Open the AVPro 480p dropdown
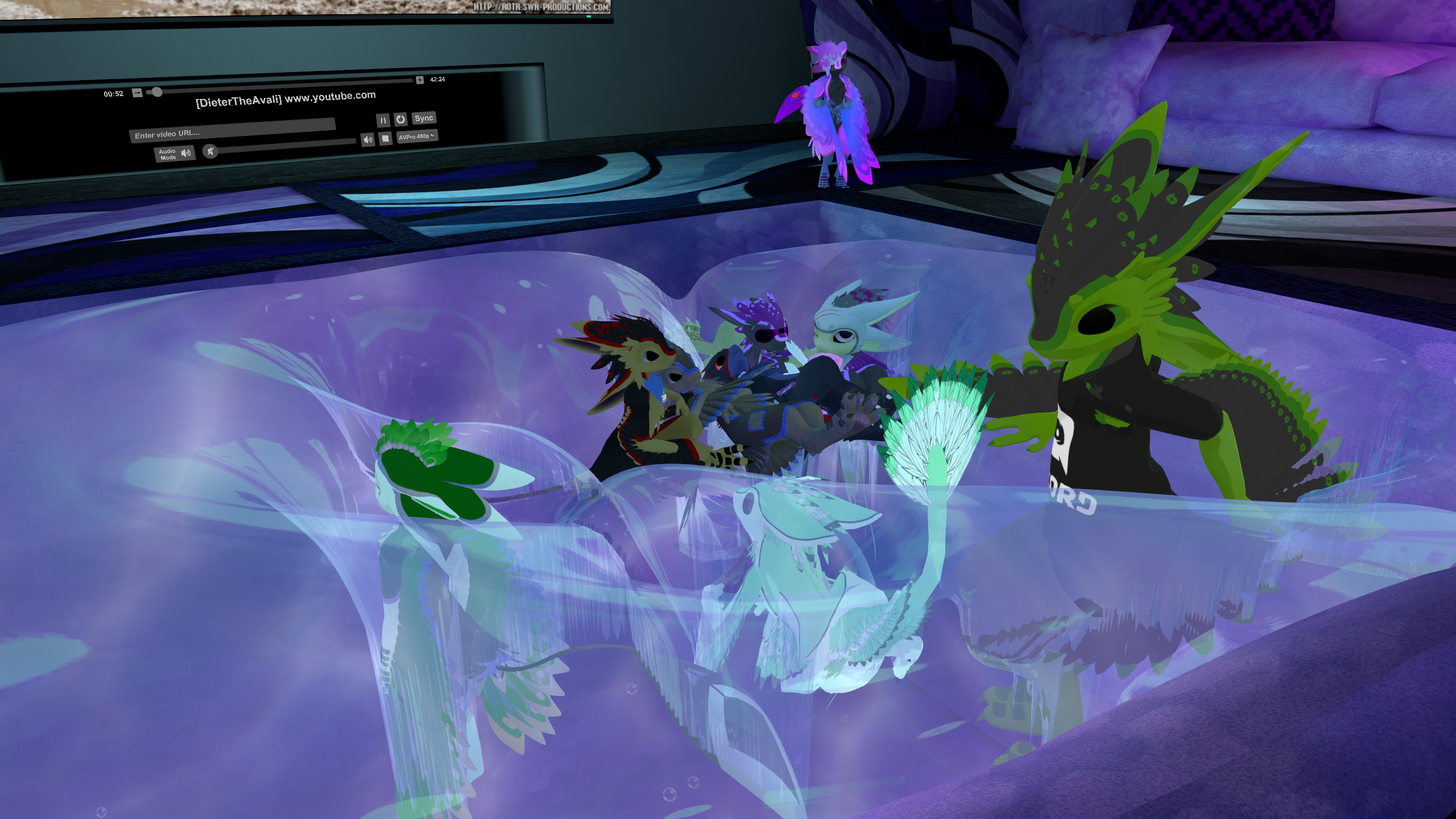 point(417,136)
